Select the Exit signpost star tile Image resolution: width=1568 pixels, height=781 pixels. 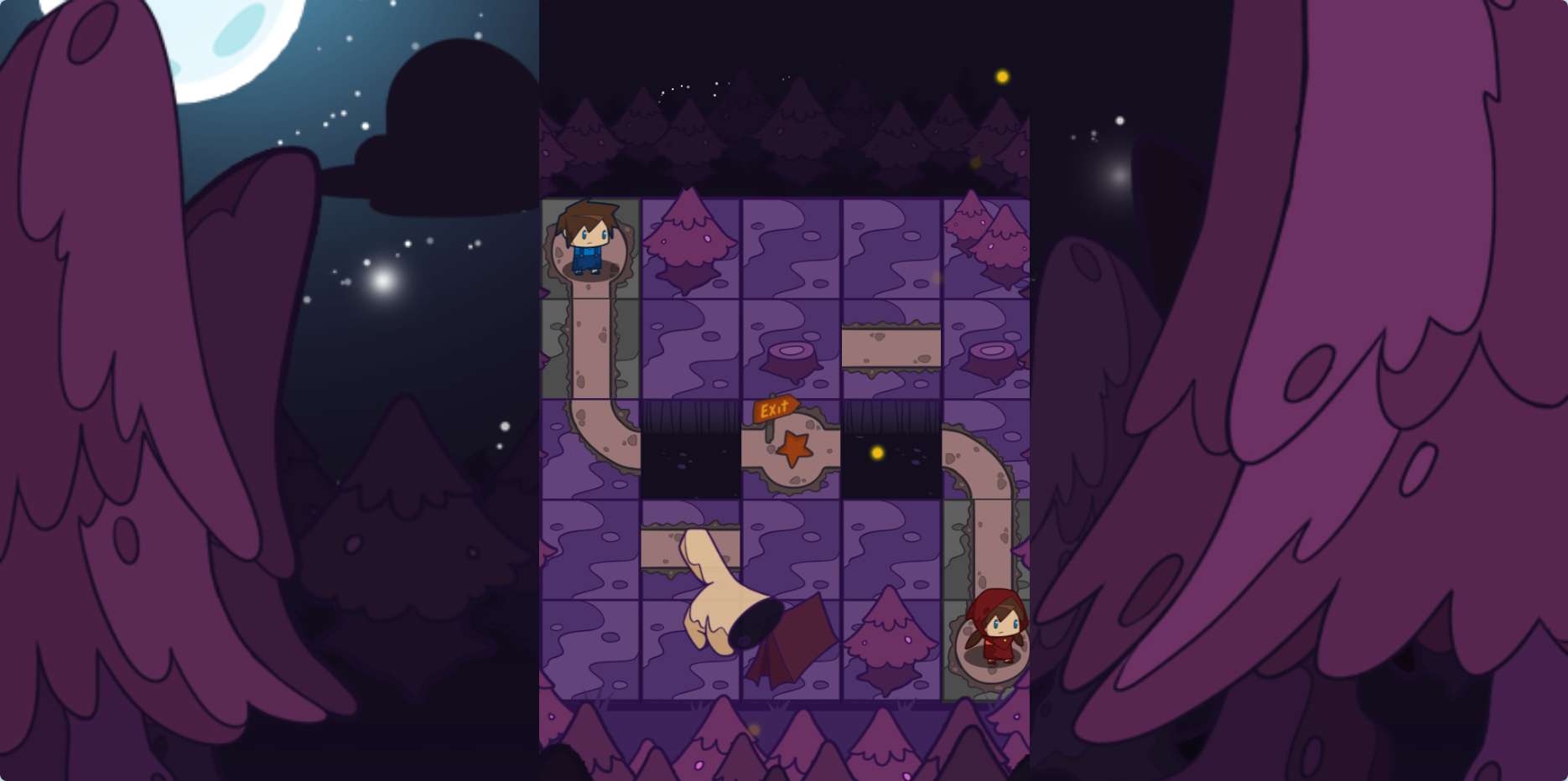click(x=791, y=450)
